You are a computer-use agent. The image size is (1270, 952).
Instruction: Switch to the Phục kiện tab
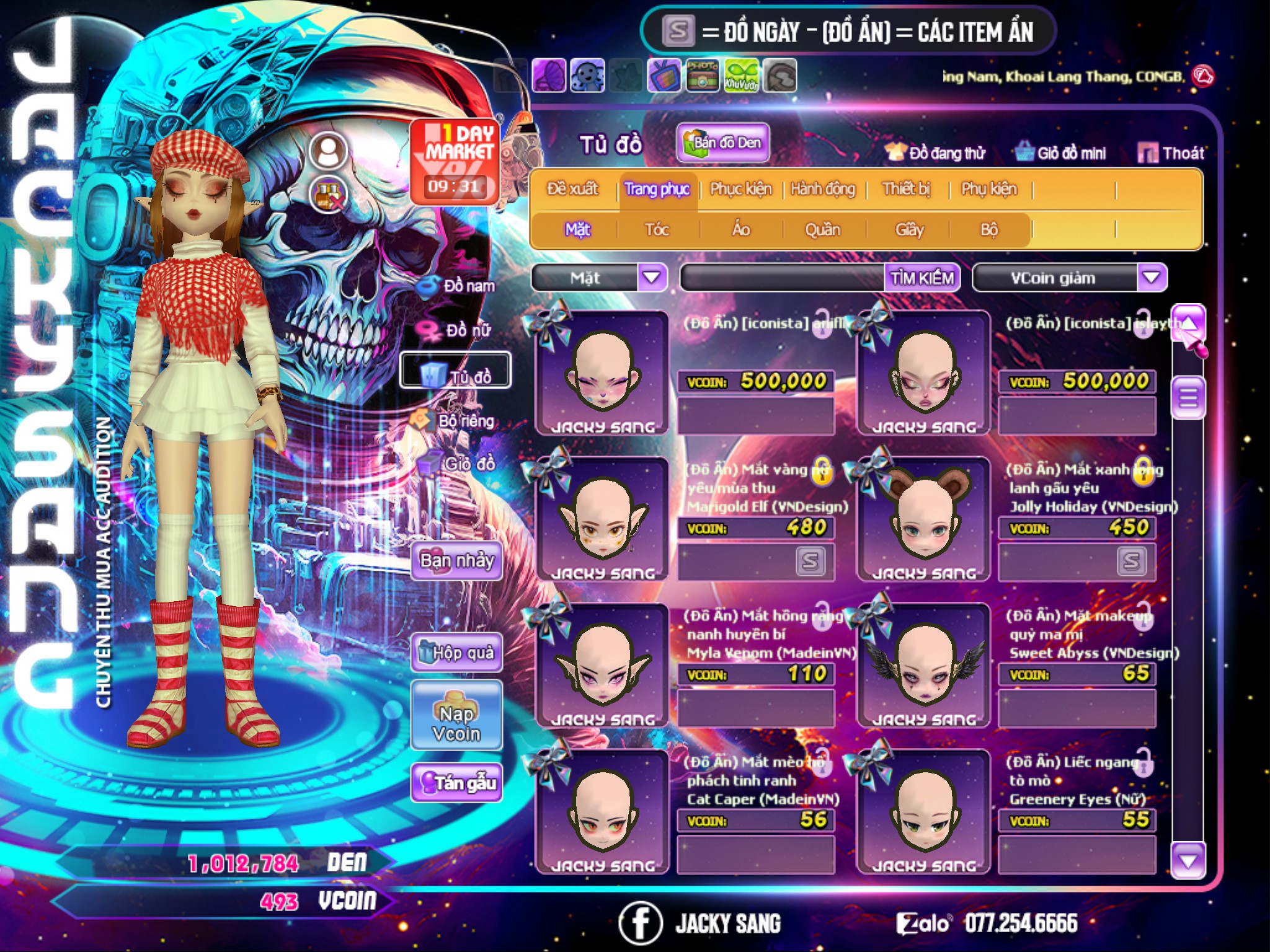740,189
